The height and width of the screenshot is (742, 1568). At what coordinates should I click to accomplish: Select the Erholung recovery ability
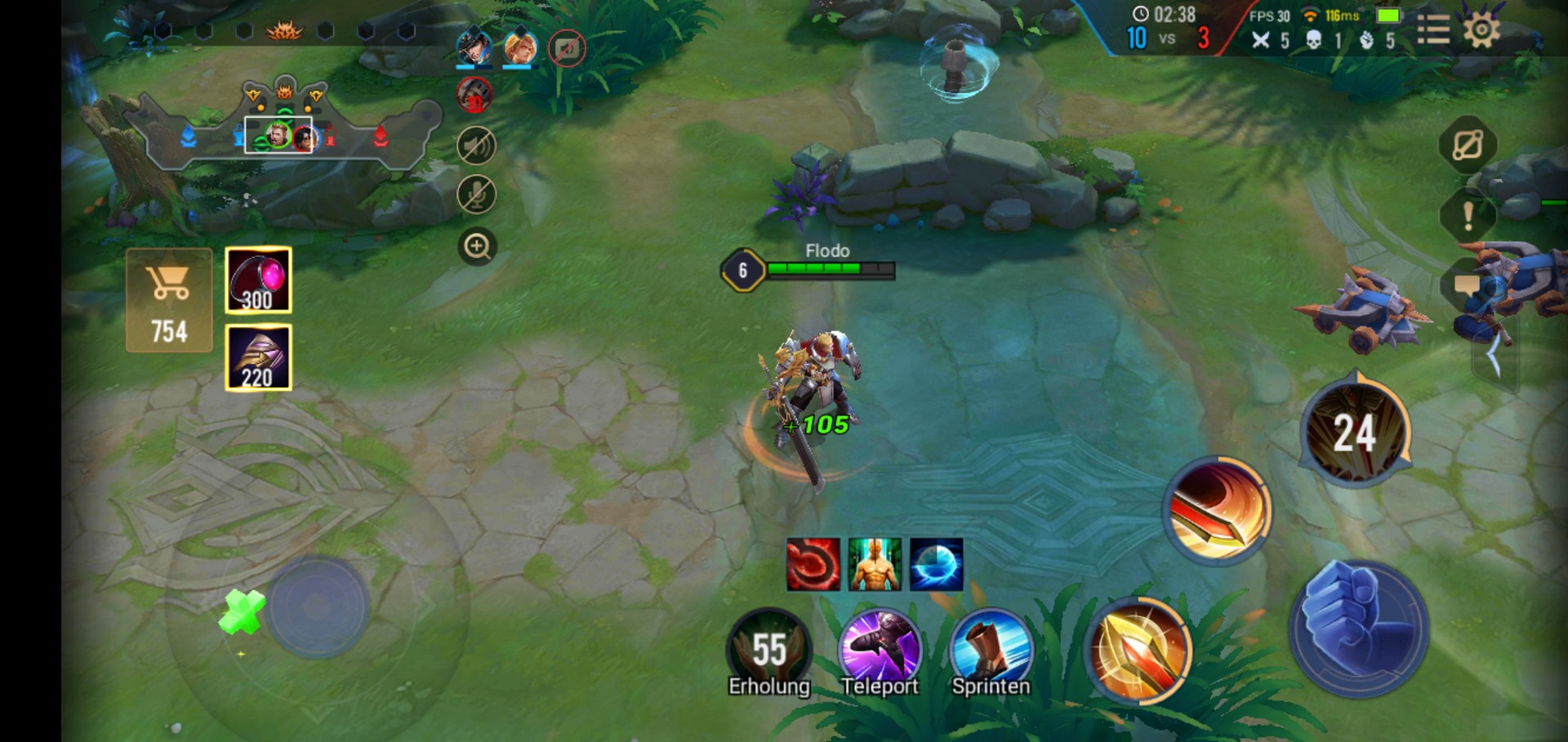click(768, 651)
